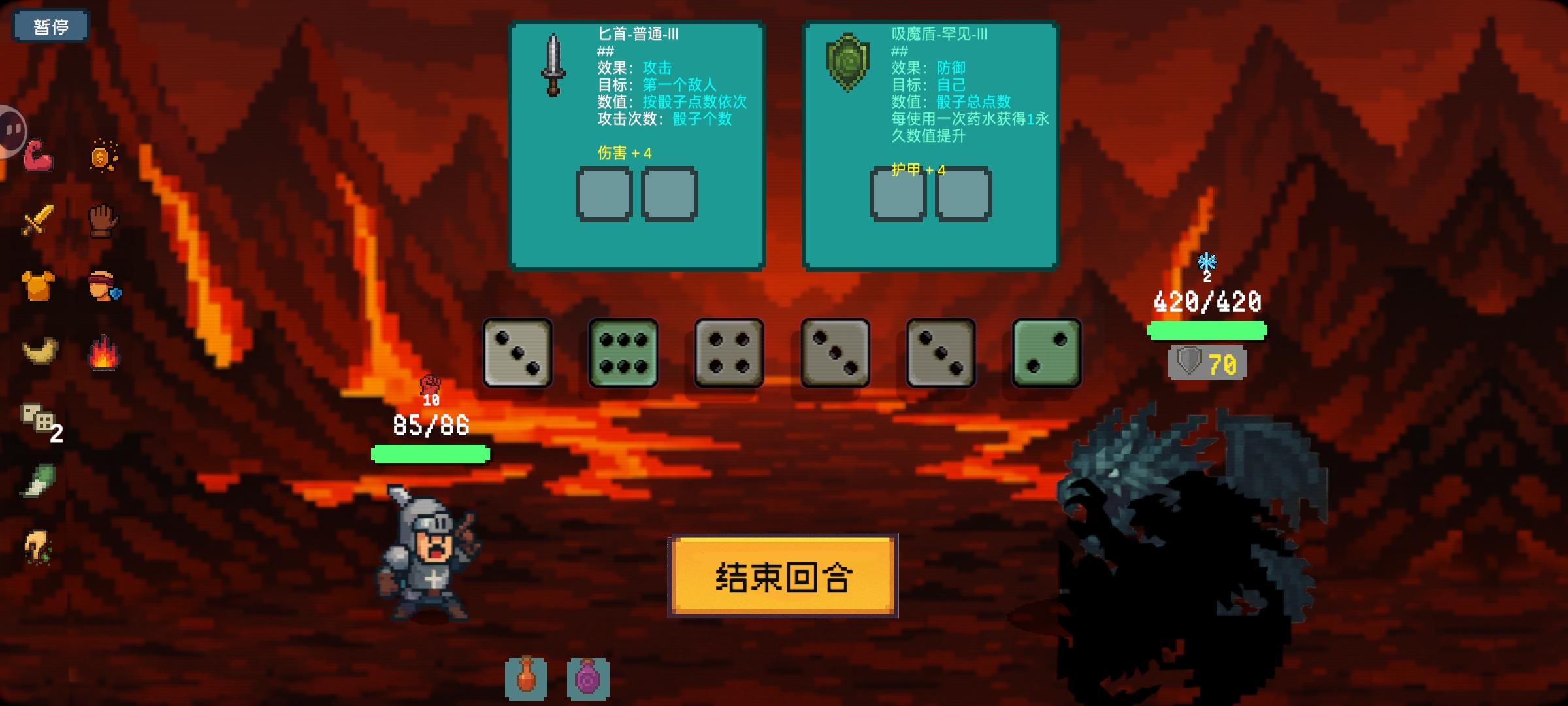
Task: Select the six-pip green die
Action: [x=623, y=353]
